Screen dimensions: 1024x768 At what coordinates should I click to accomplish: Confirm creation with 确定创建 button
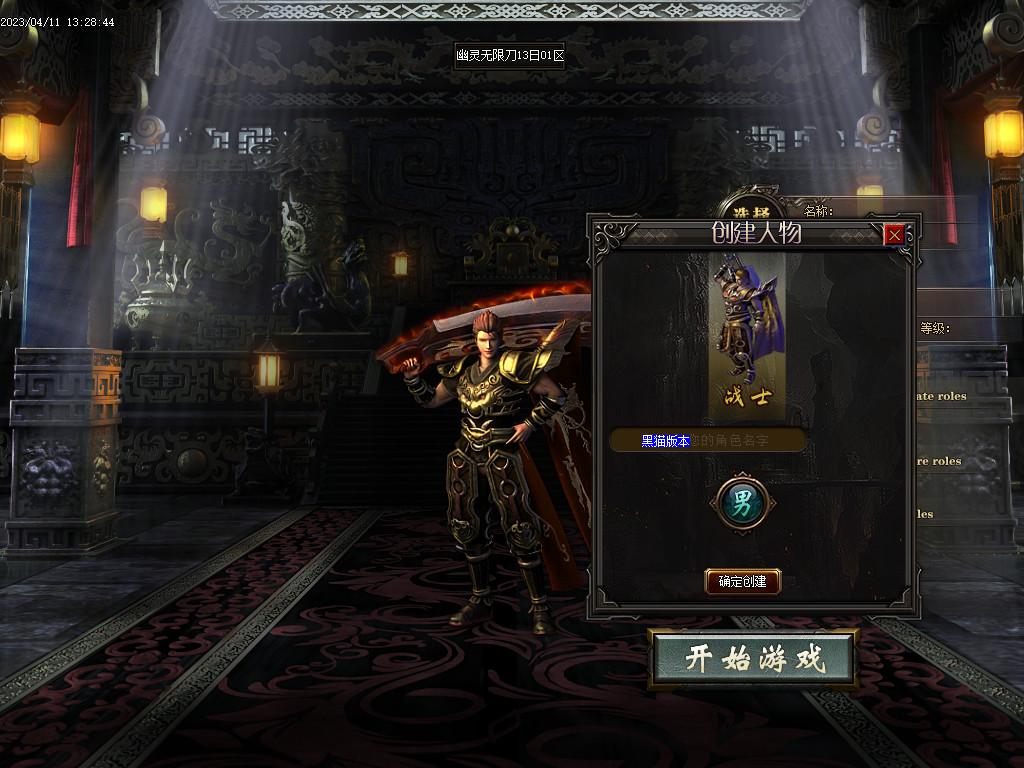click(x=742, y=581)
